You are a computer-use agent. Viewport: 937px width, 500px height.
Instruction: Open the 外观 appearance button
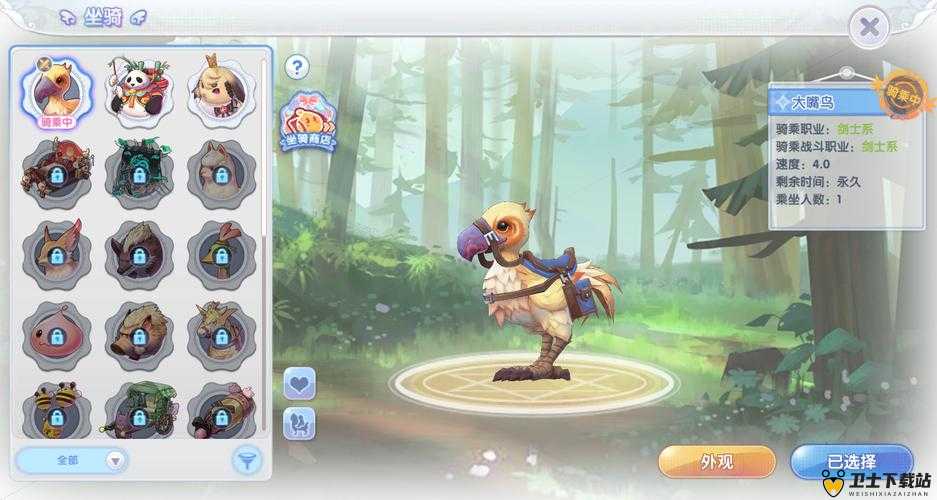[716, 462]
